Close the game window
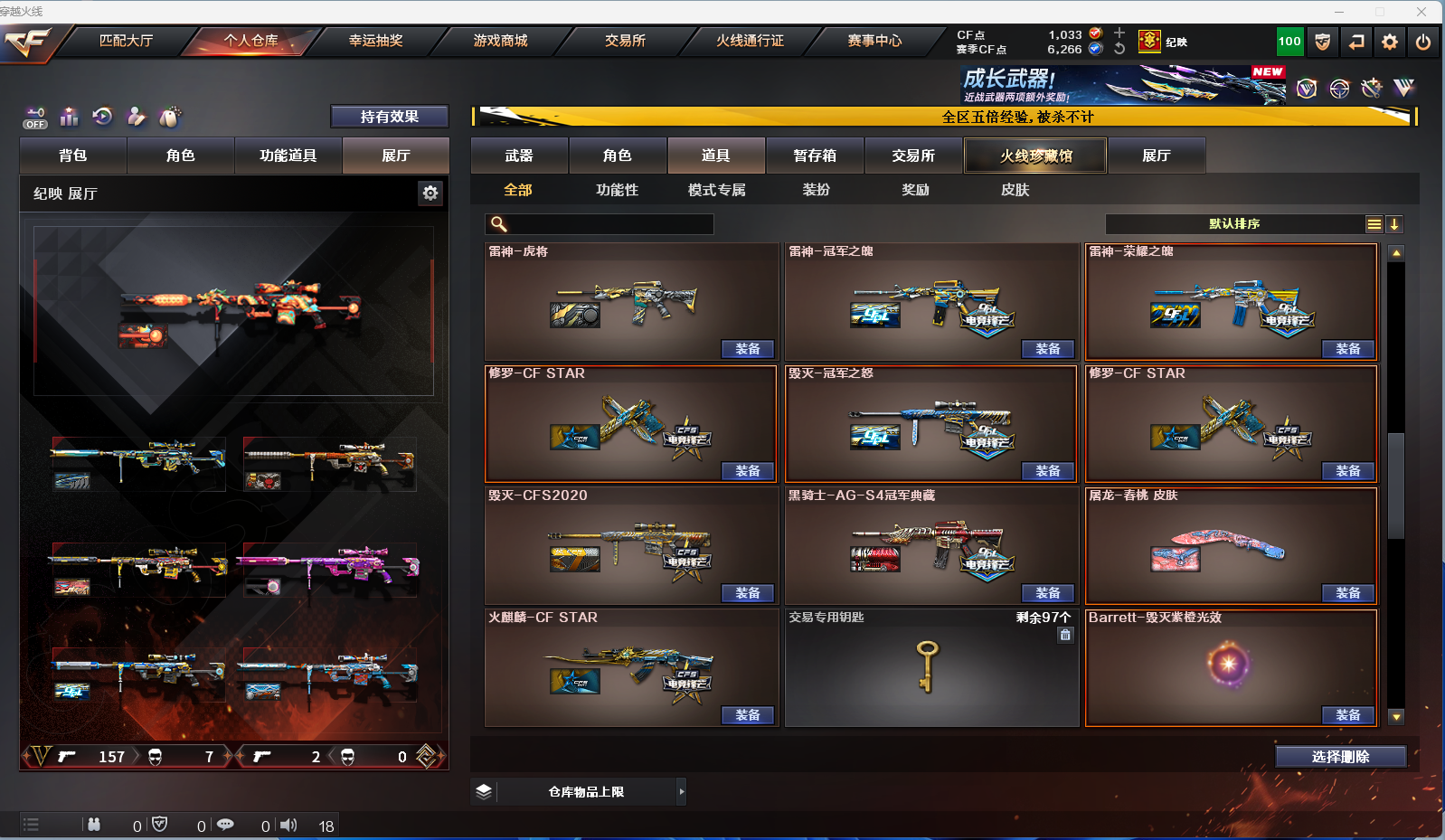1445x840 pixels. pos(1421,12)
